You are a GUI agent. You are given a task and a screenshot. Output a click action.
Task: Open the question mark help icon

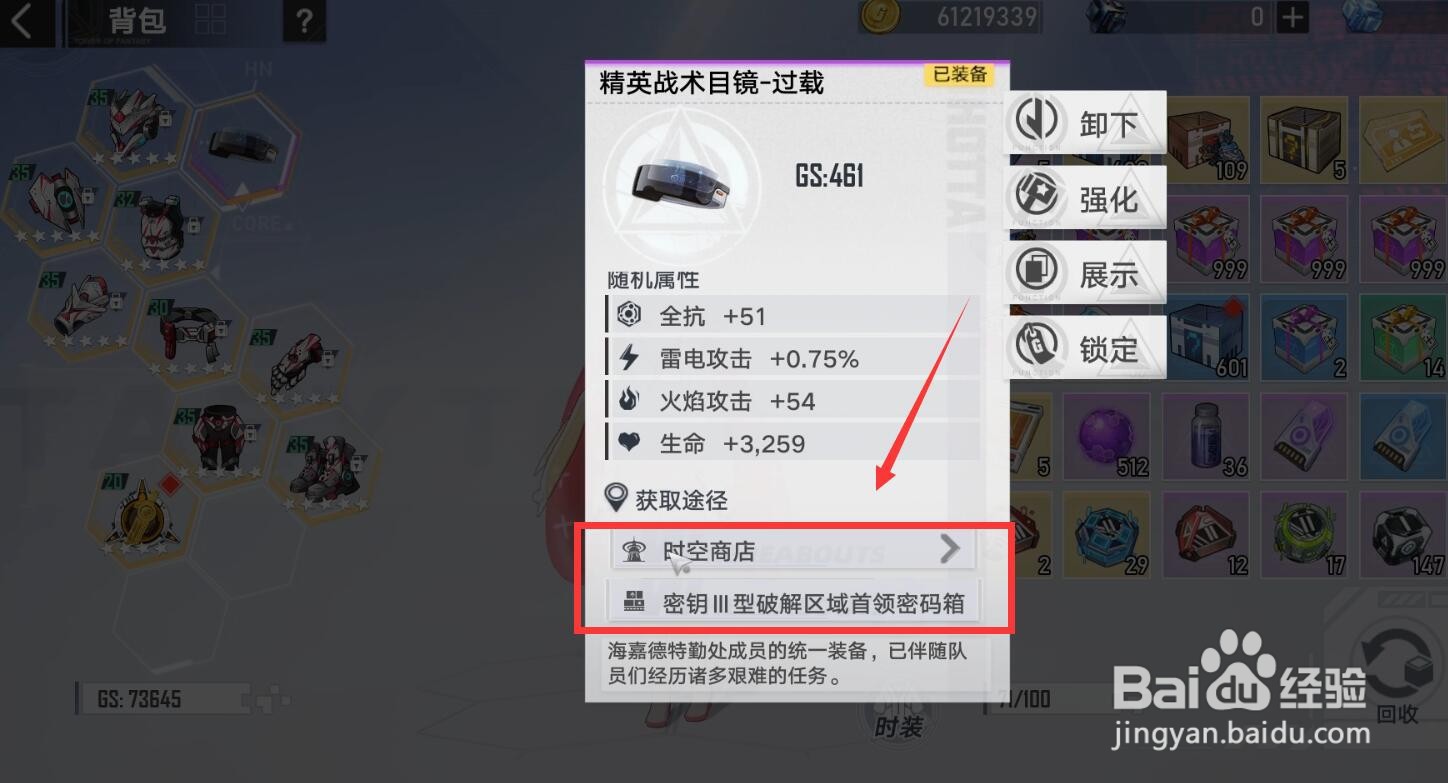click(304, 20)
